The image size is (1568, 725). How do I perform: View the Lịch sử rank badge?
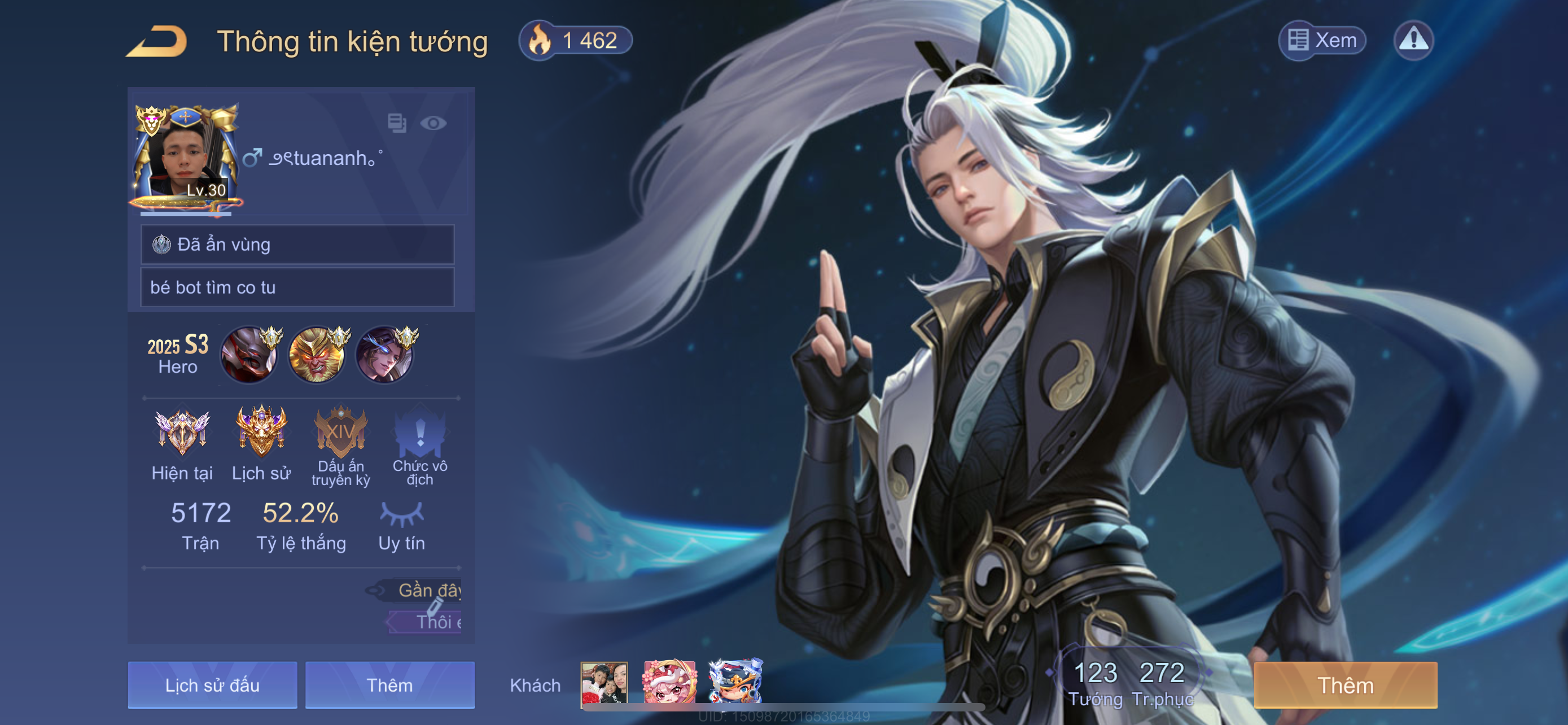(261, 431)
